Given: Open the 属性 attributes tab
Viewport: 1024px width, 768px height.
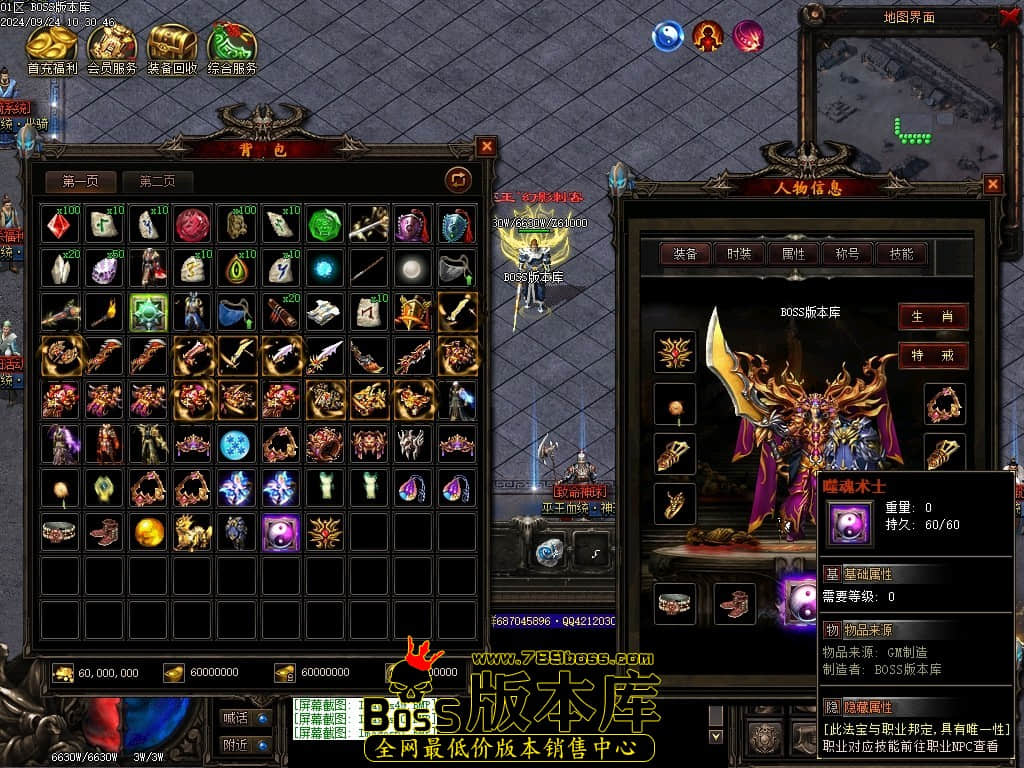Looking at the screenshot, I should tap(793, 254).
